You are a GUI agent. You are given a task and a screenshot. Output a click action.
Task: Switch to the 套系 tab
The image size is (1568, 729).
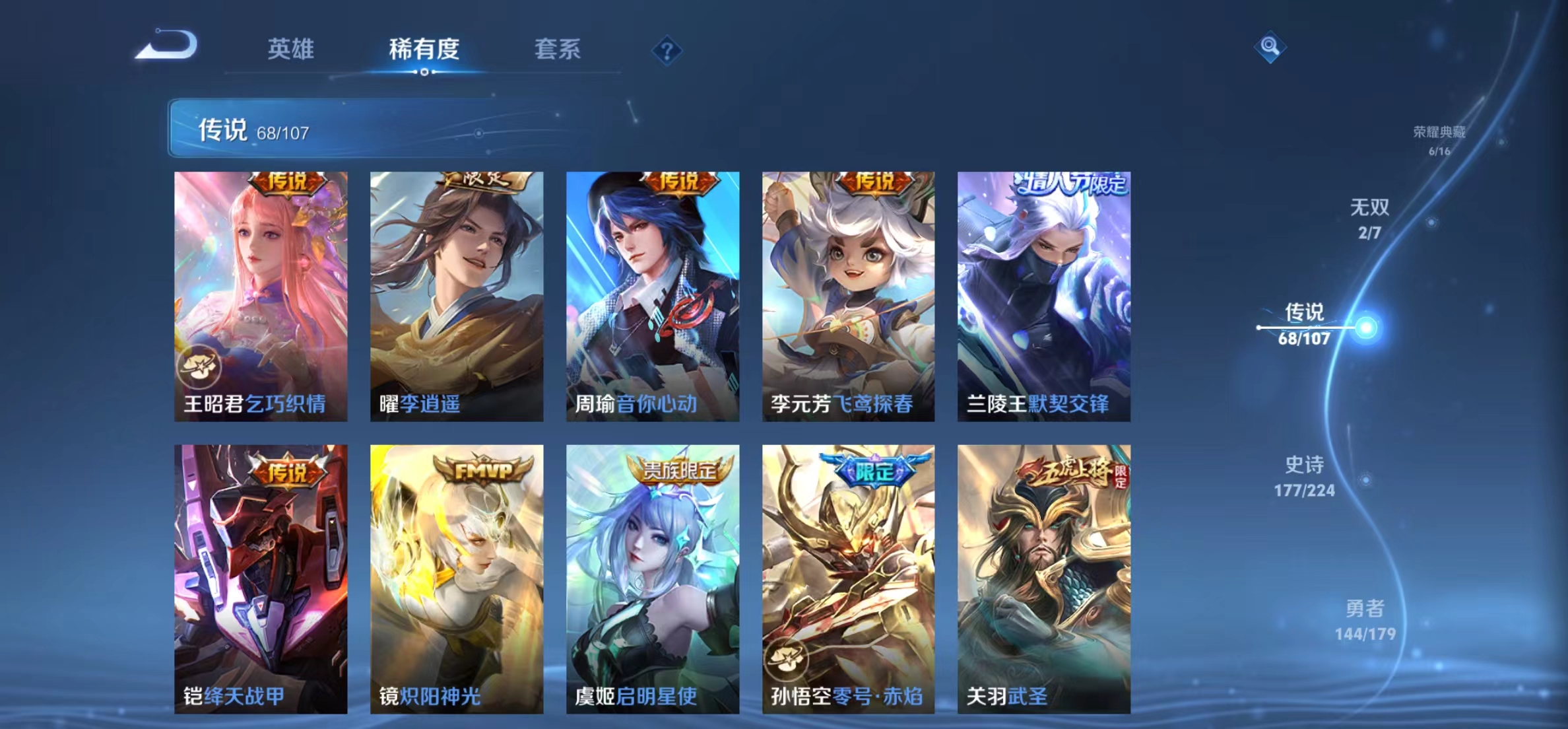pos(558,50)
